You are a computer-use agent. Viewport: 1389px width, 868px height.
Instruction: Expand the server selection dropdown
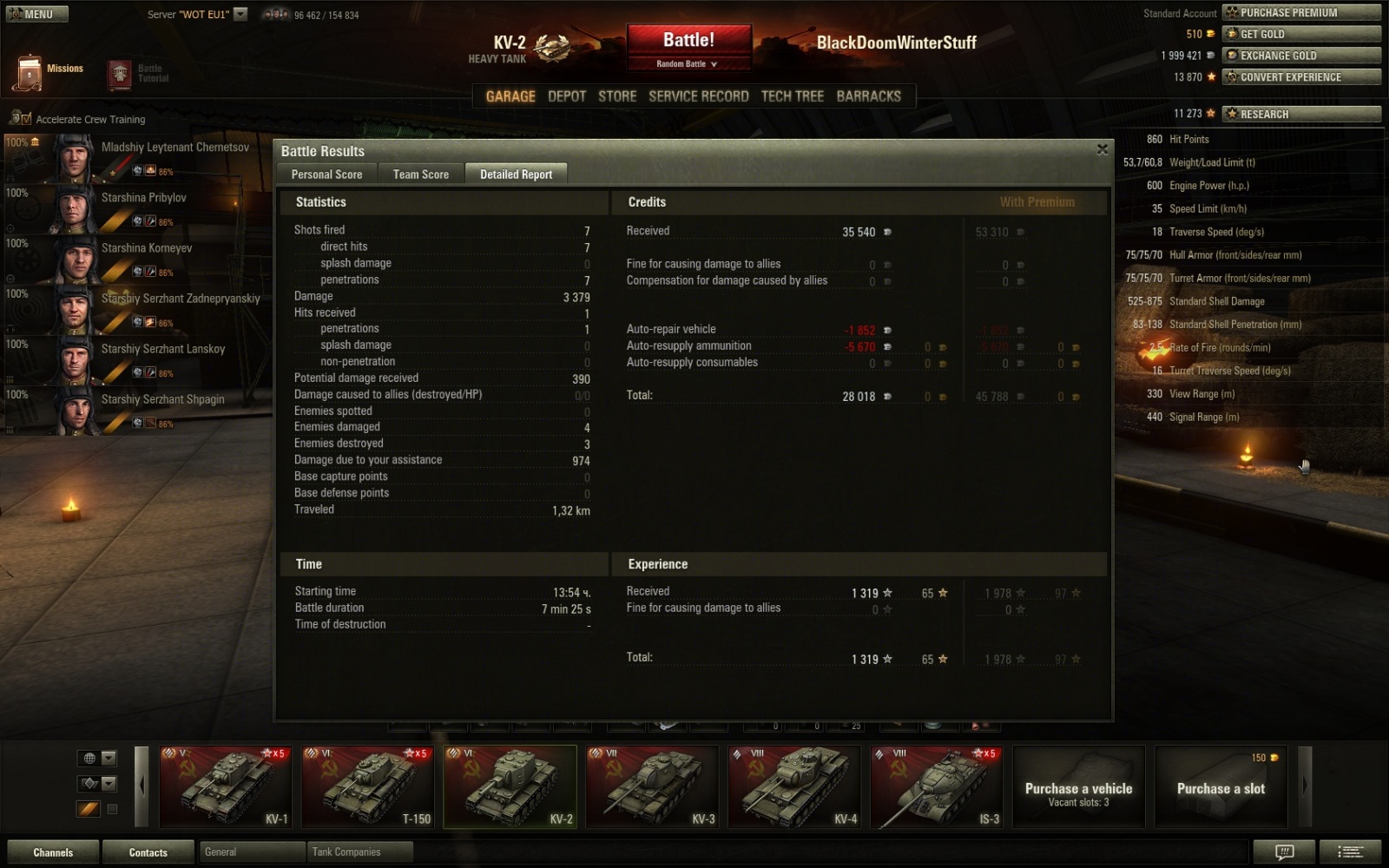(240, 14)
